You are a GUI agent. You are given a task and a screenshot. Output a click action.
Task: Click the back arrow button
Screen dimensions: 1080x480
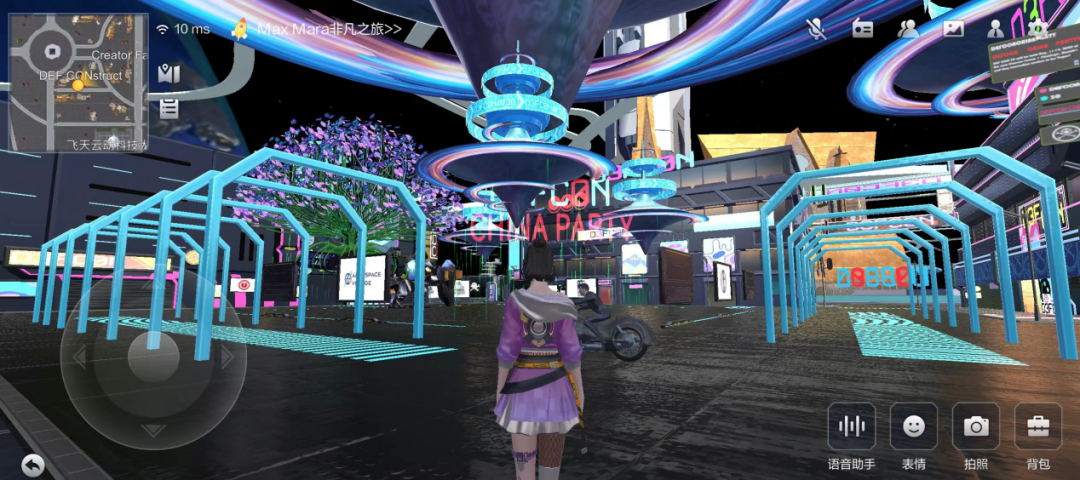[33, 464]
